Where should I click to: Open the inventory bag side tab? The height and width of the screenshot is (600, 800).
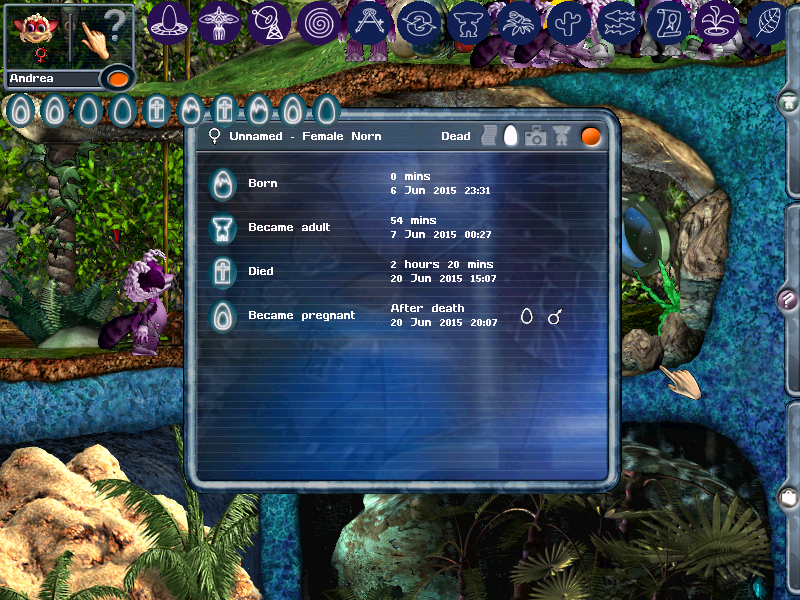pyautogui.click(x=789, y=496)
